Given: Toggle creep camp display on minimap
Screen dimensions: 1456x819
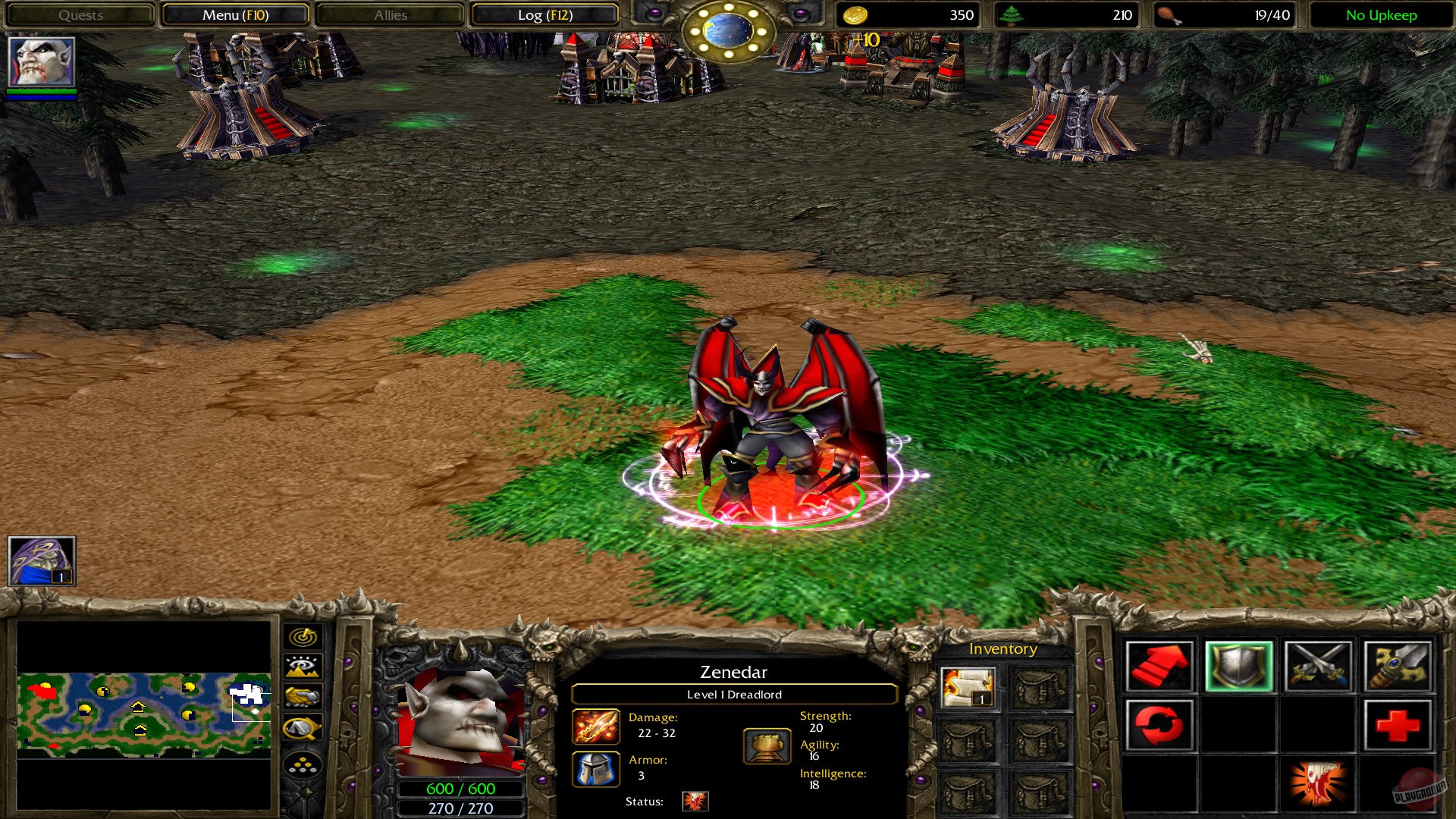Looking at the screenshot, I should (x=303, y=726).
